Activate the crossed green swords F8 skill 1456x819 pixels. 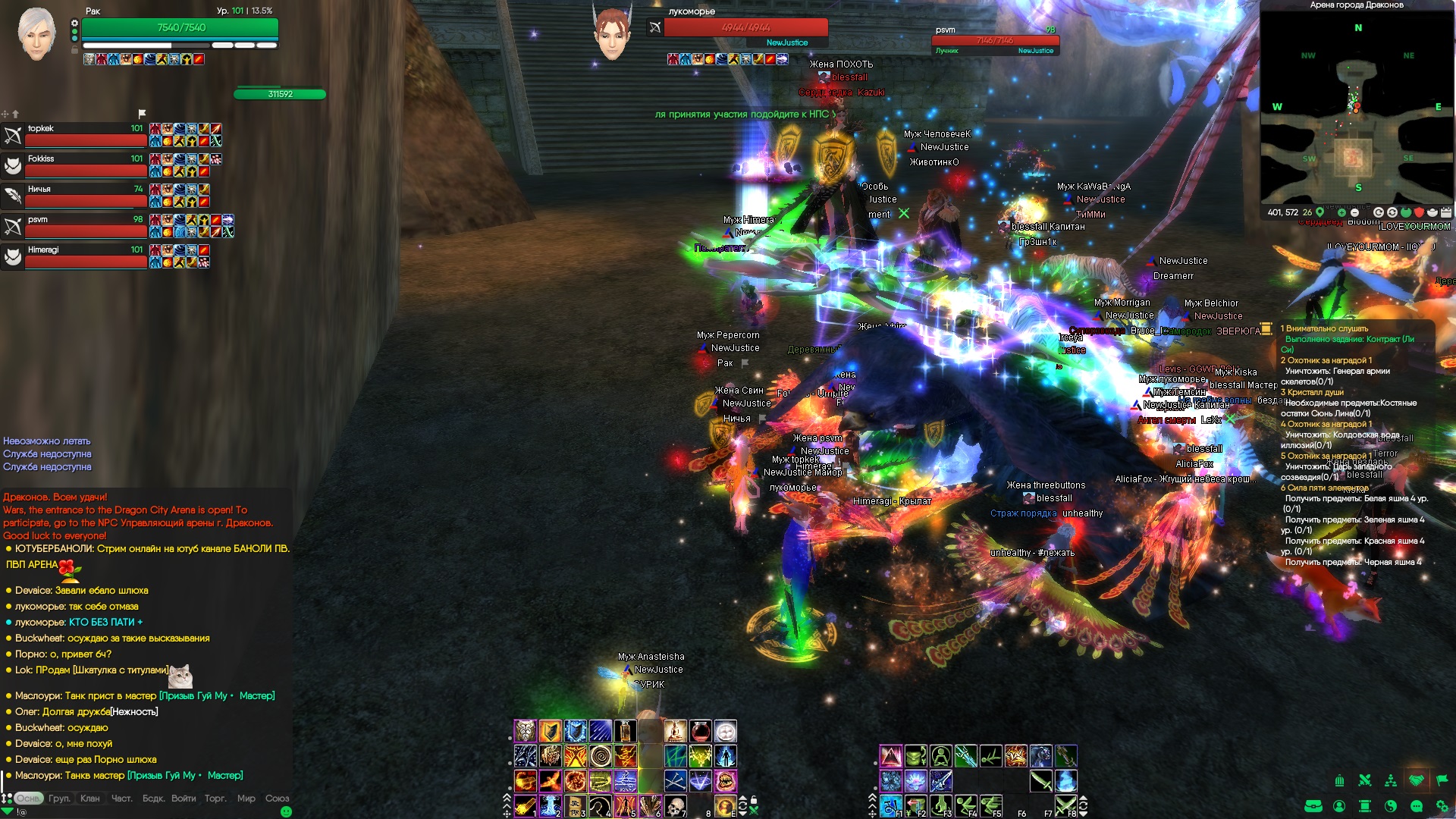pos(1065,805)
